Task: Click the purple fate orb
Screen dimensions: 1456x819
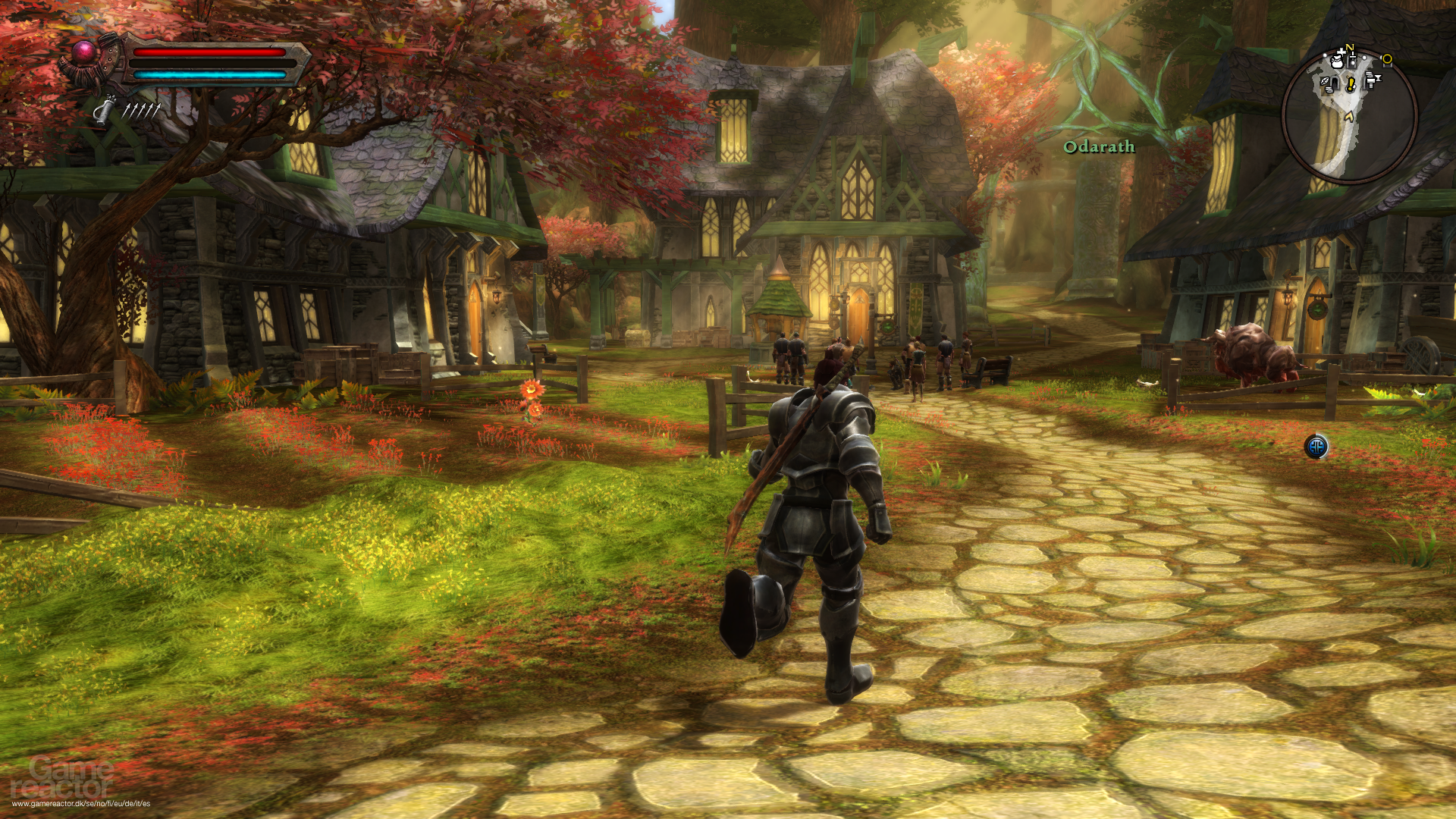Action: [x=83, y=52]
